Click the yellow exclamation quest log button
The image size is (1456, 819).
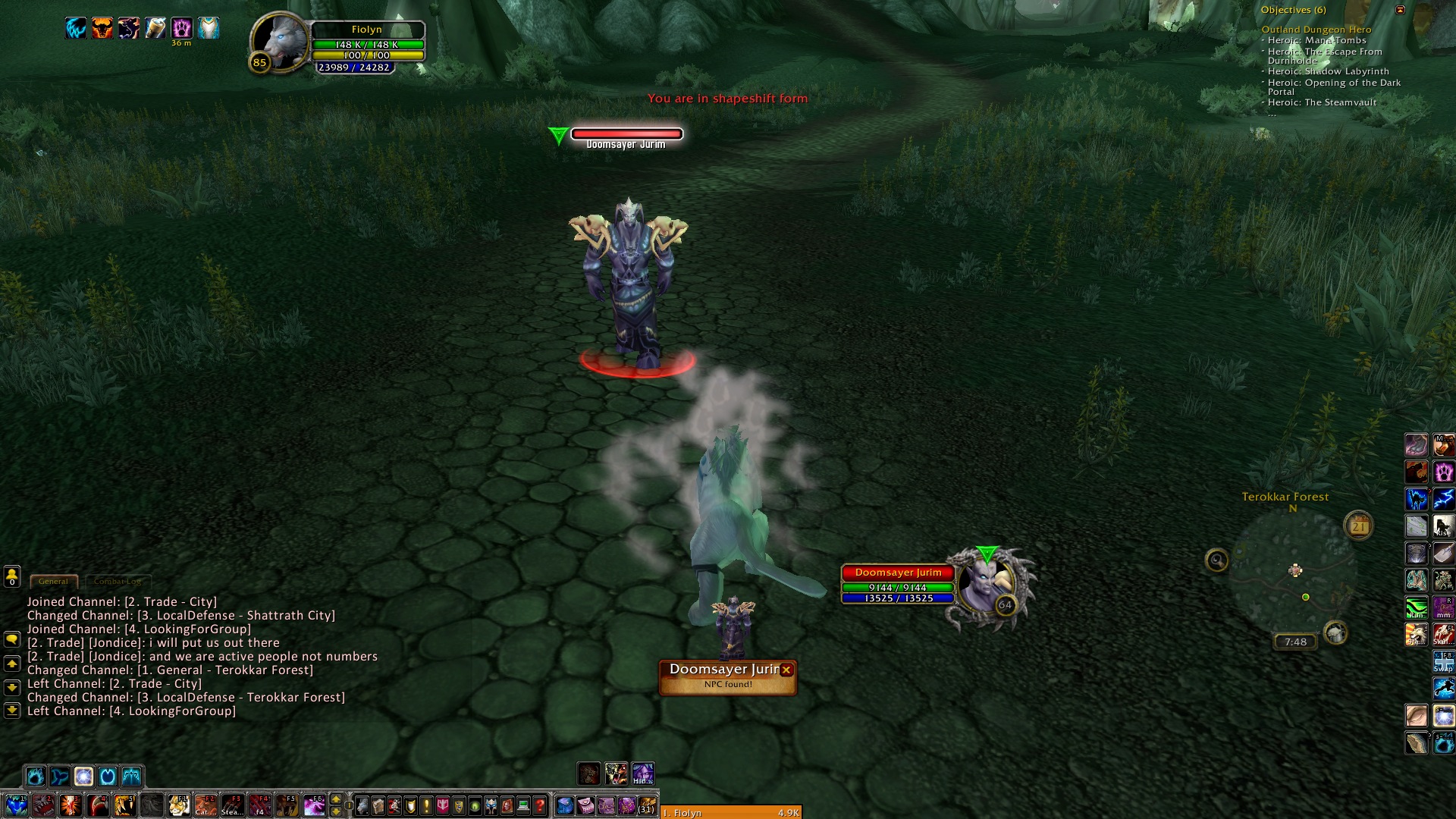click(426, 805)
